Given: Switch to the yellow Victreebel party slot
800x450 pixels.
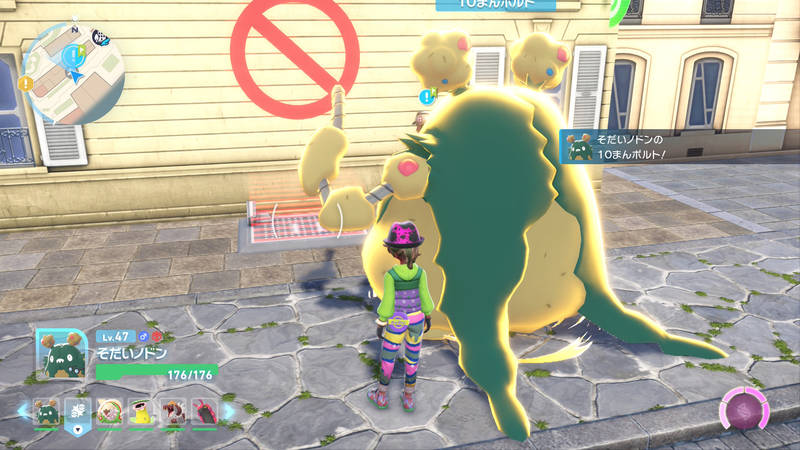Looking at the screenshot, I should [140, 411].
